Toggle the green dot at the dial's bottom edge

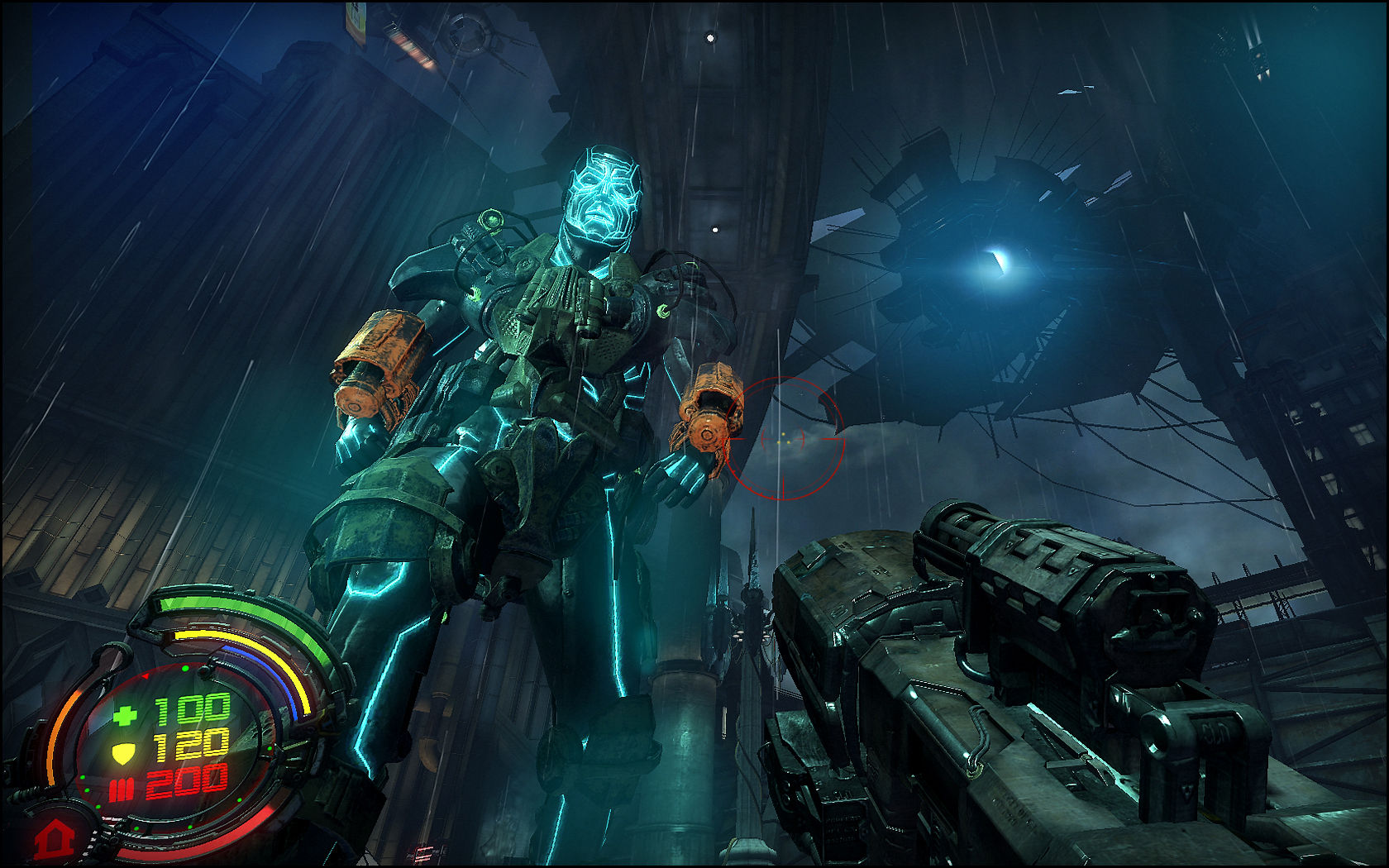coord(189,827)
